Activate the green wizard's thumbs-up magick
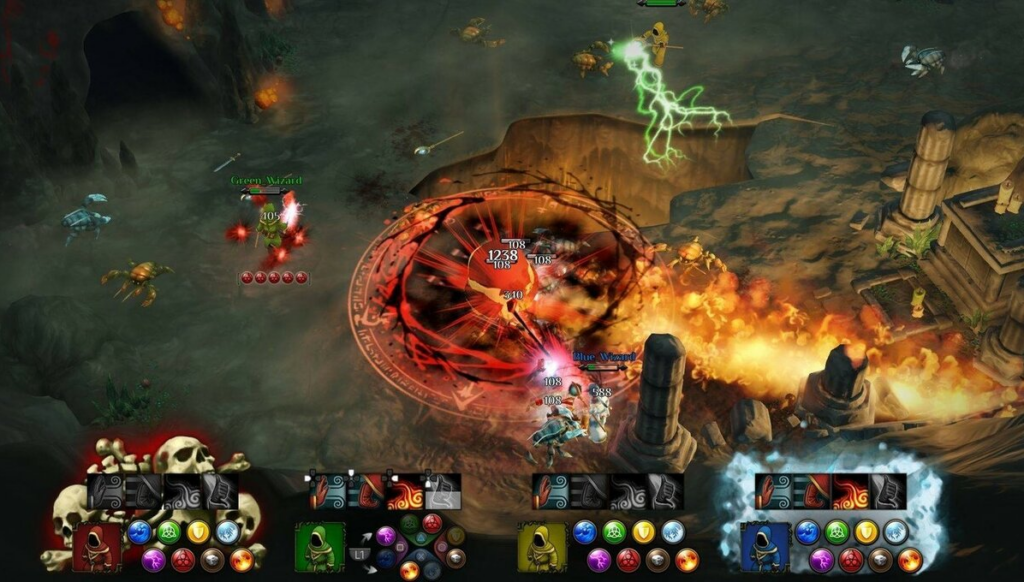 pyautogui.click(x=442, y=492)
